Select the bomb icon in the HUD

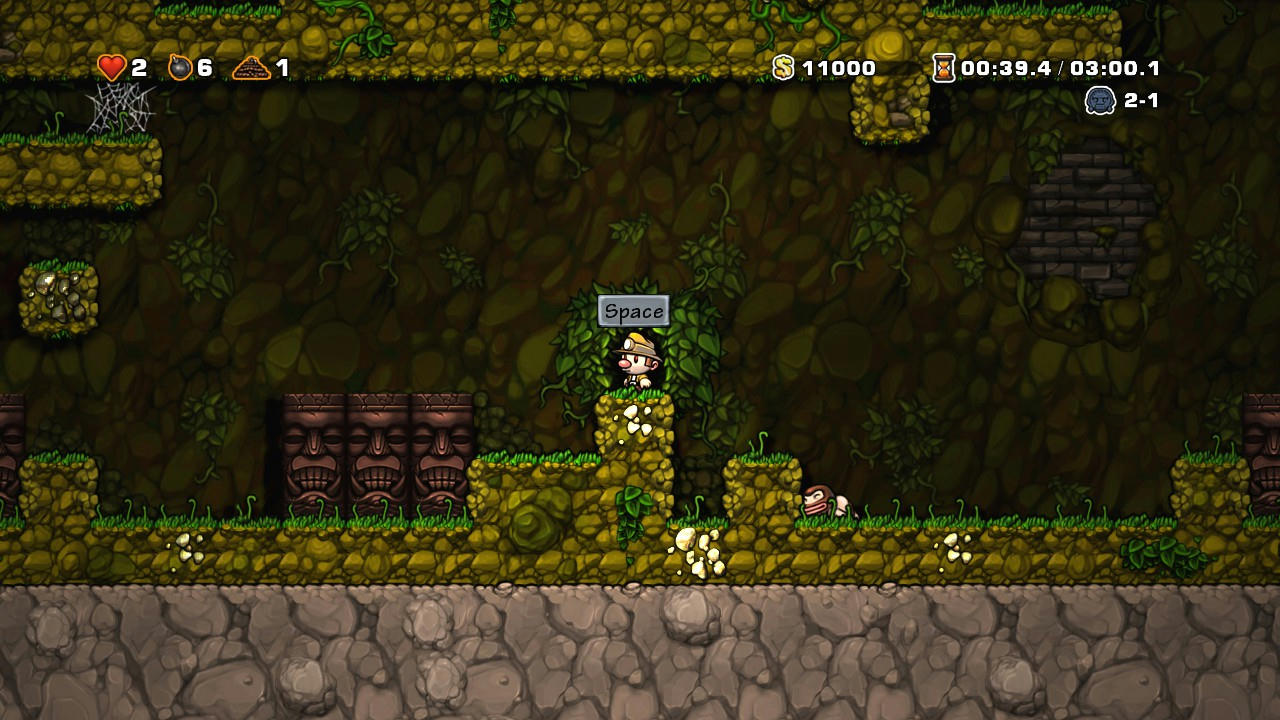[180, 67]
